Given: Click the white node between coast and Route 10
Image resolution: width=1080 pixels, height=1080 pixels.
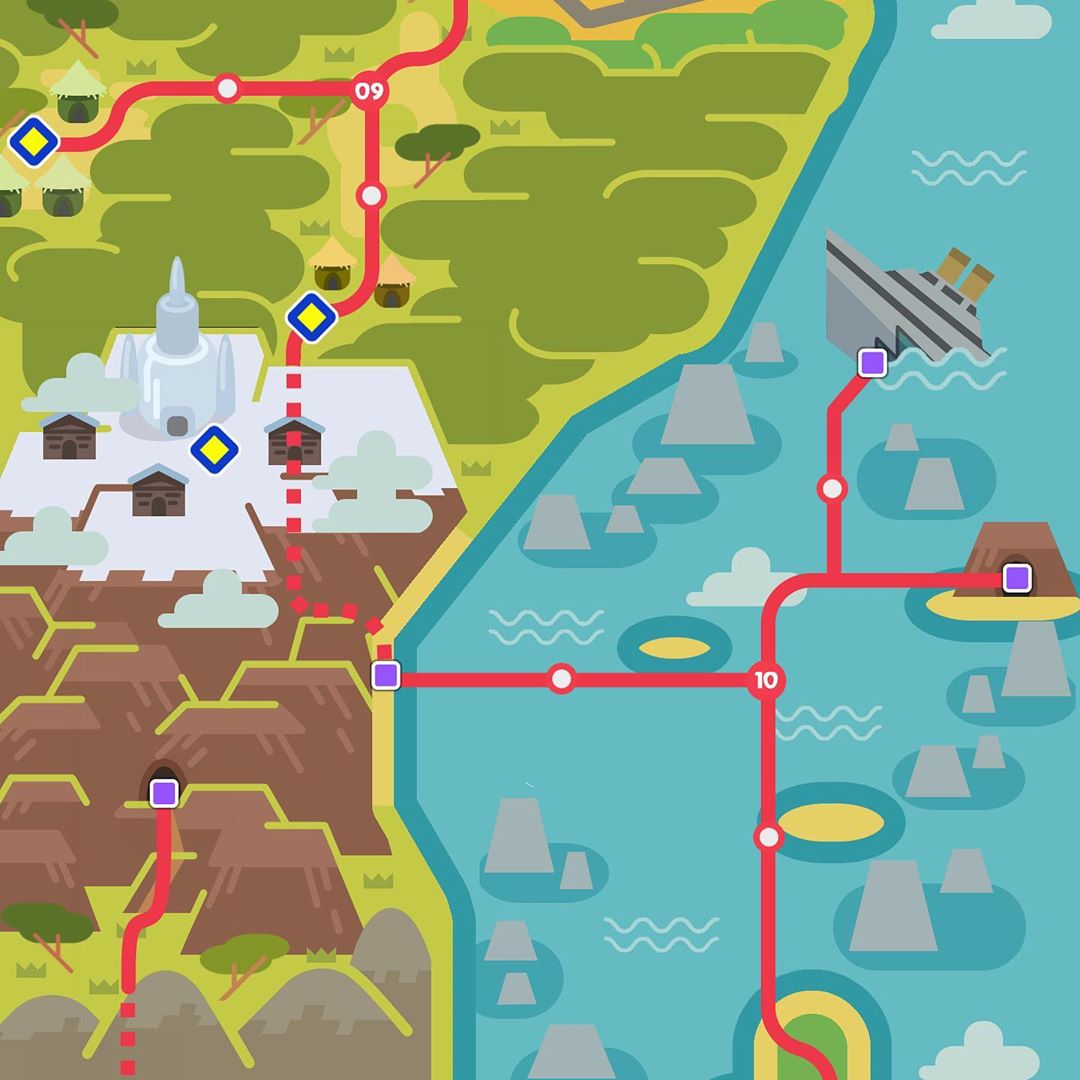Looking at the screenshot, I should pyautogui.click(x=562, y=680).
